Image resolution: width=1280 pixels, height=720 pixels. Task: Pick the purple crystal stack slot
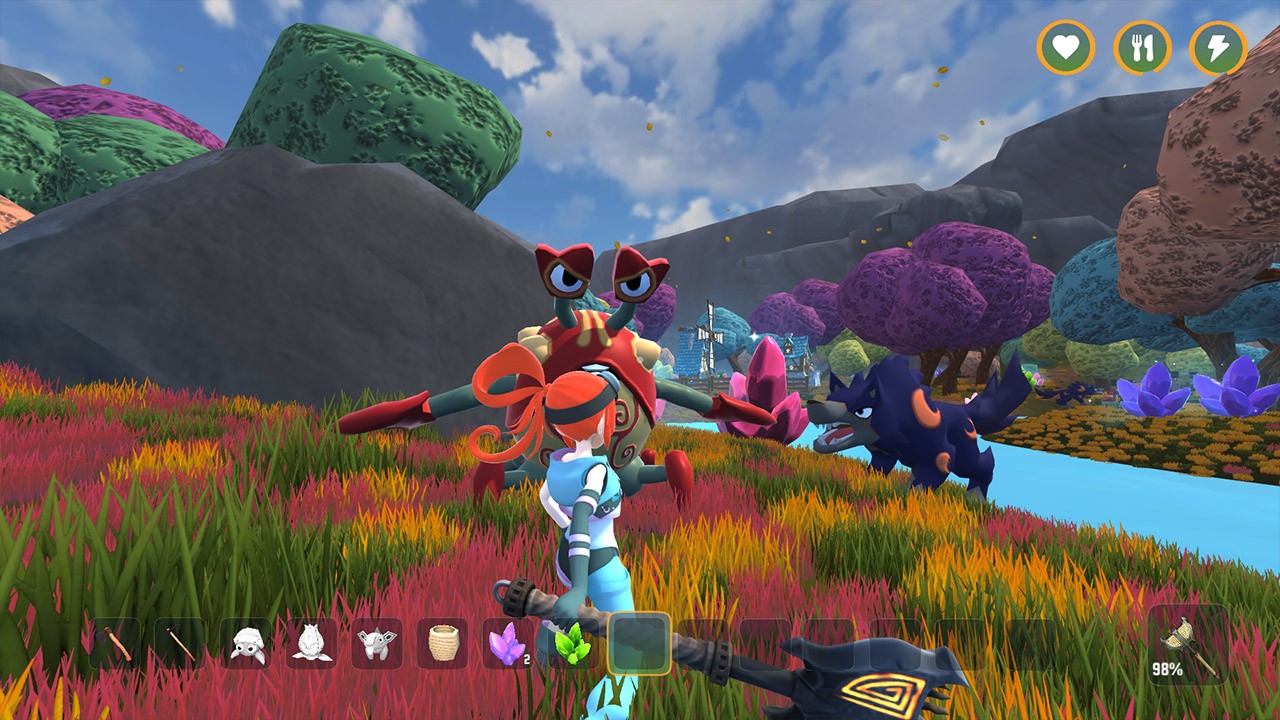click(507, 643)
